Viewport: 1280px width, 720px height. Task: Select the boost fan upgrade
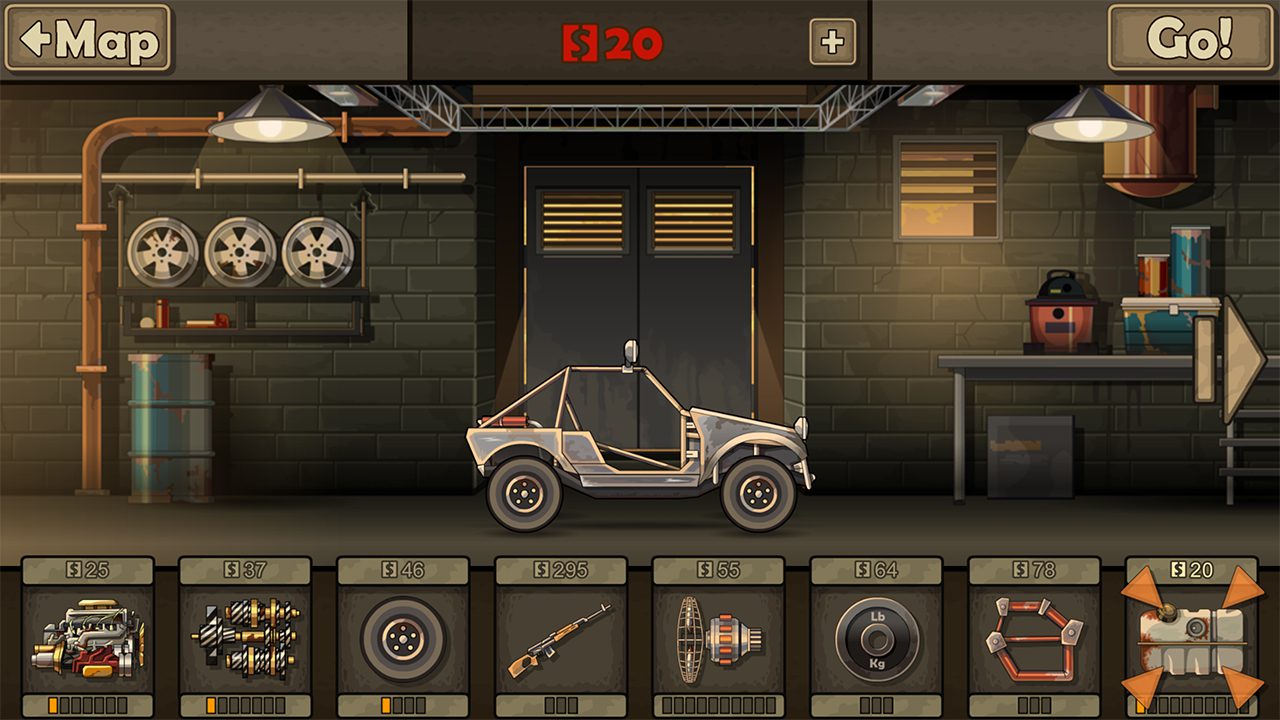click(718, 638)
